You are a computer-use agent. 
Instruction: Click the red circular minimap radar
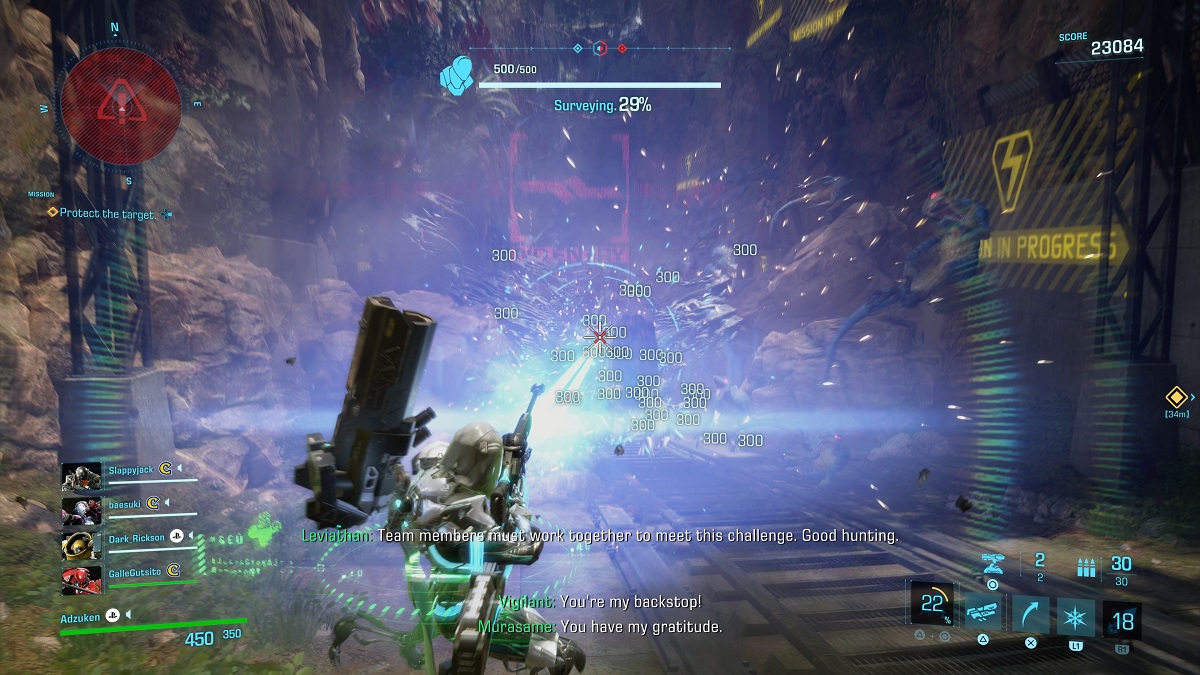120,102
